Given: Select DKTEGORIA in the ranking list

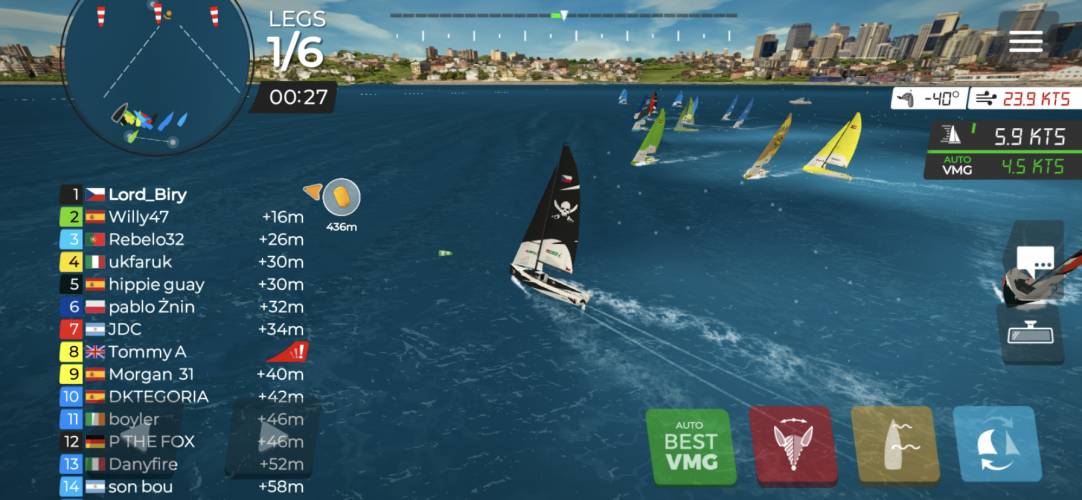Looking at the screenshot, I should pos(158,396).
